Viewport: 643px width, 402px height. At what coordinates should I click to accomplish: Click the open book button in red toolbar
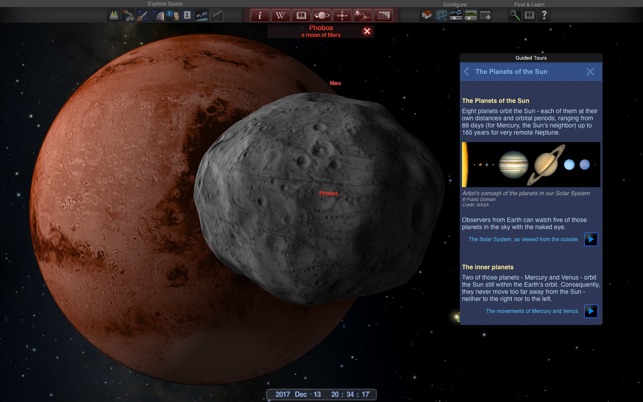pos(301,16)
